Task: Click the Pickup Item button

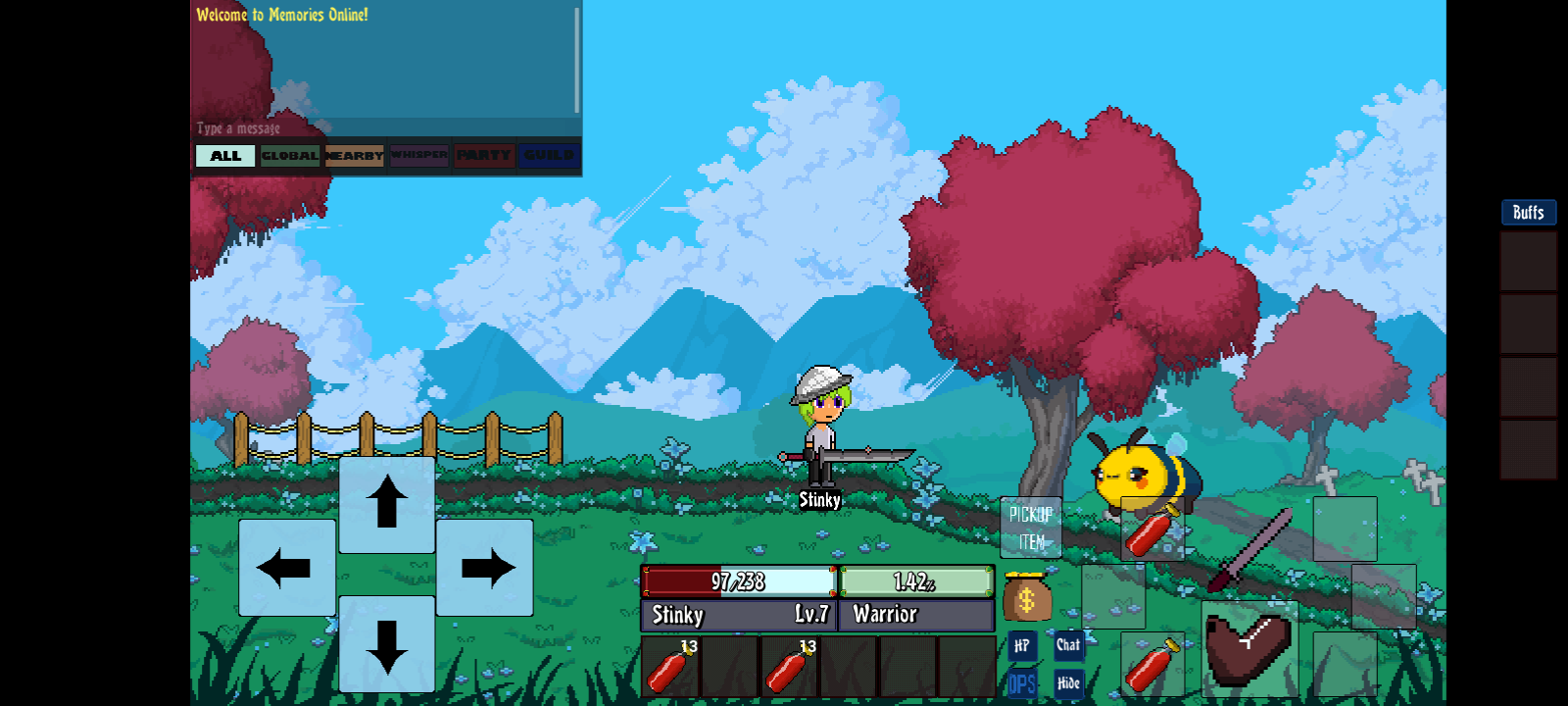Action: click(x=1030, y=528)
